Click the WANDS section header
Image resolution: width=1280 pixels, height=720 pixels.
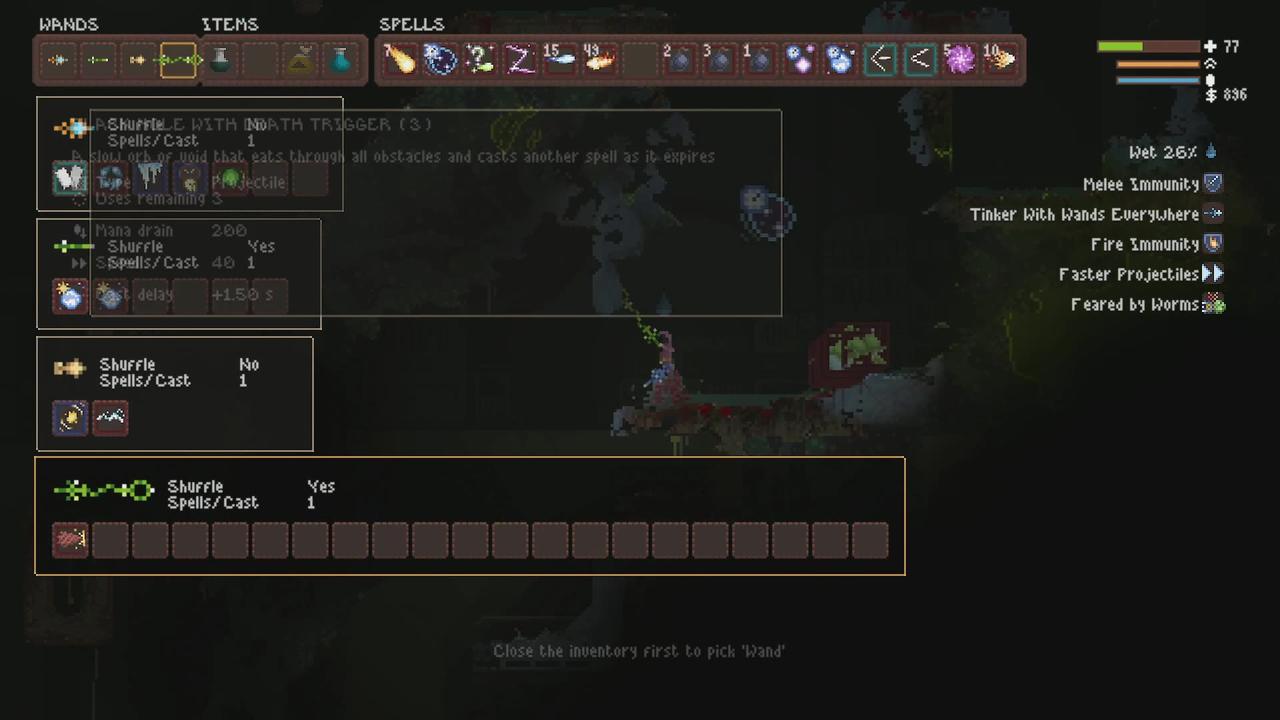[69, 24]
